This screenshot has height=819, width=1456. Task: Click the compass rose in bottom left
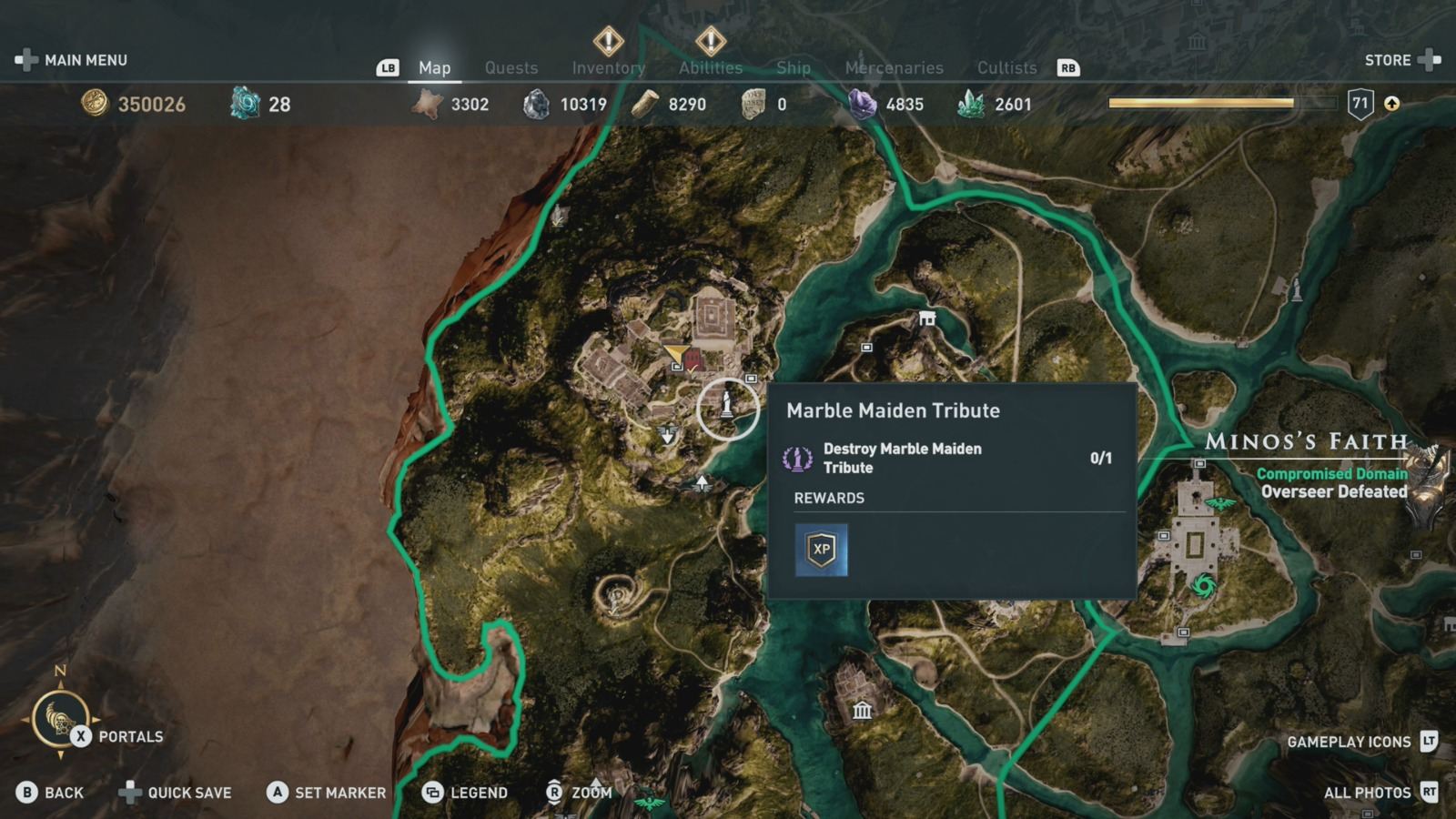coord(59,719)
